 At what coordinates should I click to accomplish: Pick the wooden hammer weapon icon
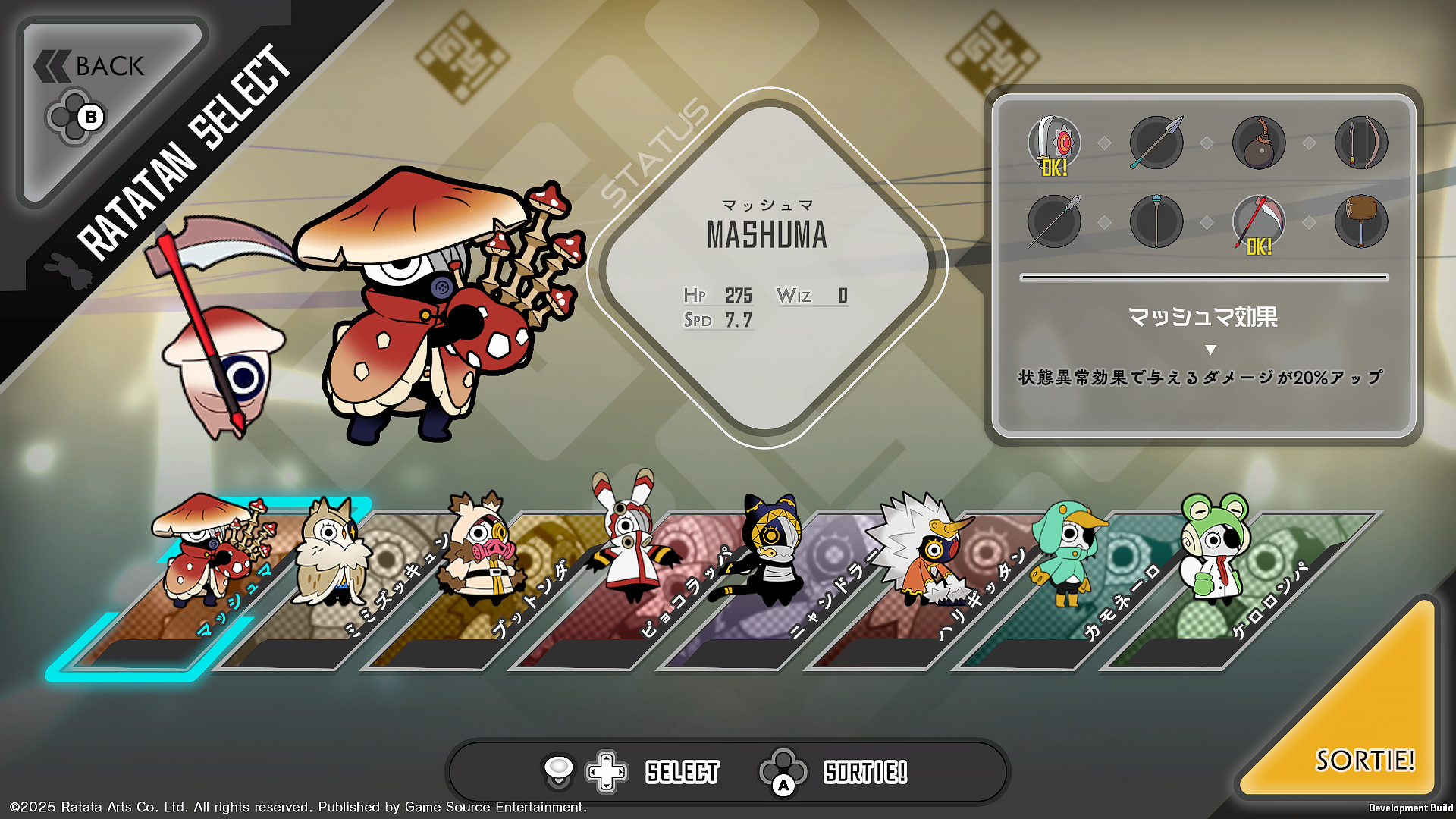pos(1361,222)
